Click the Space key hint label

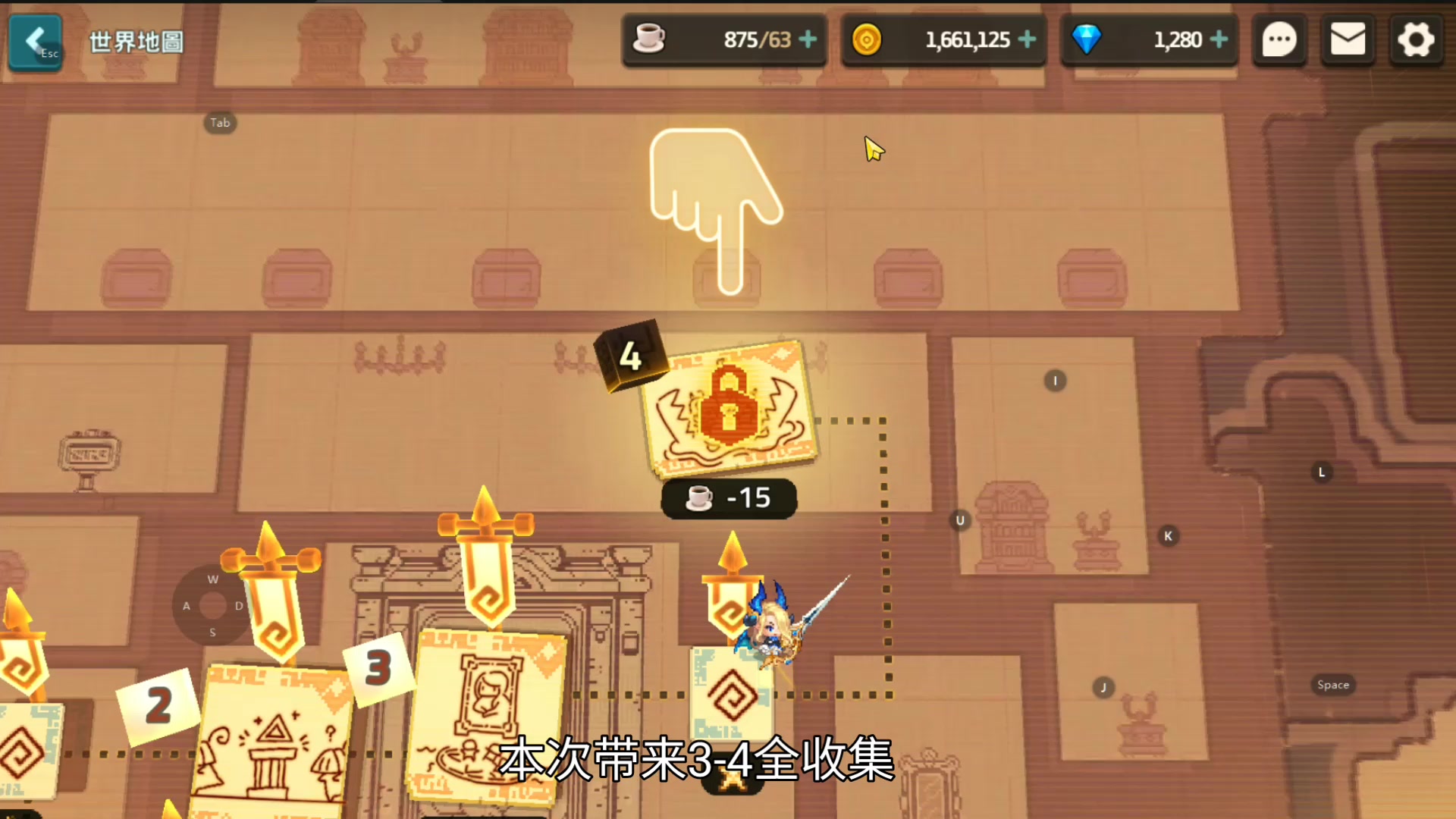pyautogui.click(x=1332, y=684)
